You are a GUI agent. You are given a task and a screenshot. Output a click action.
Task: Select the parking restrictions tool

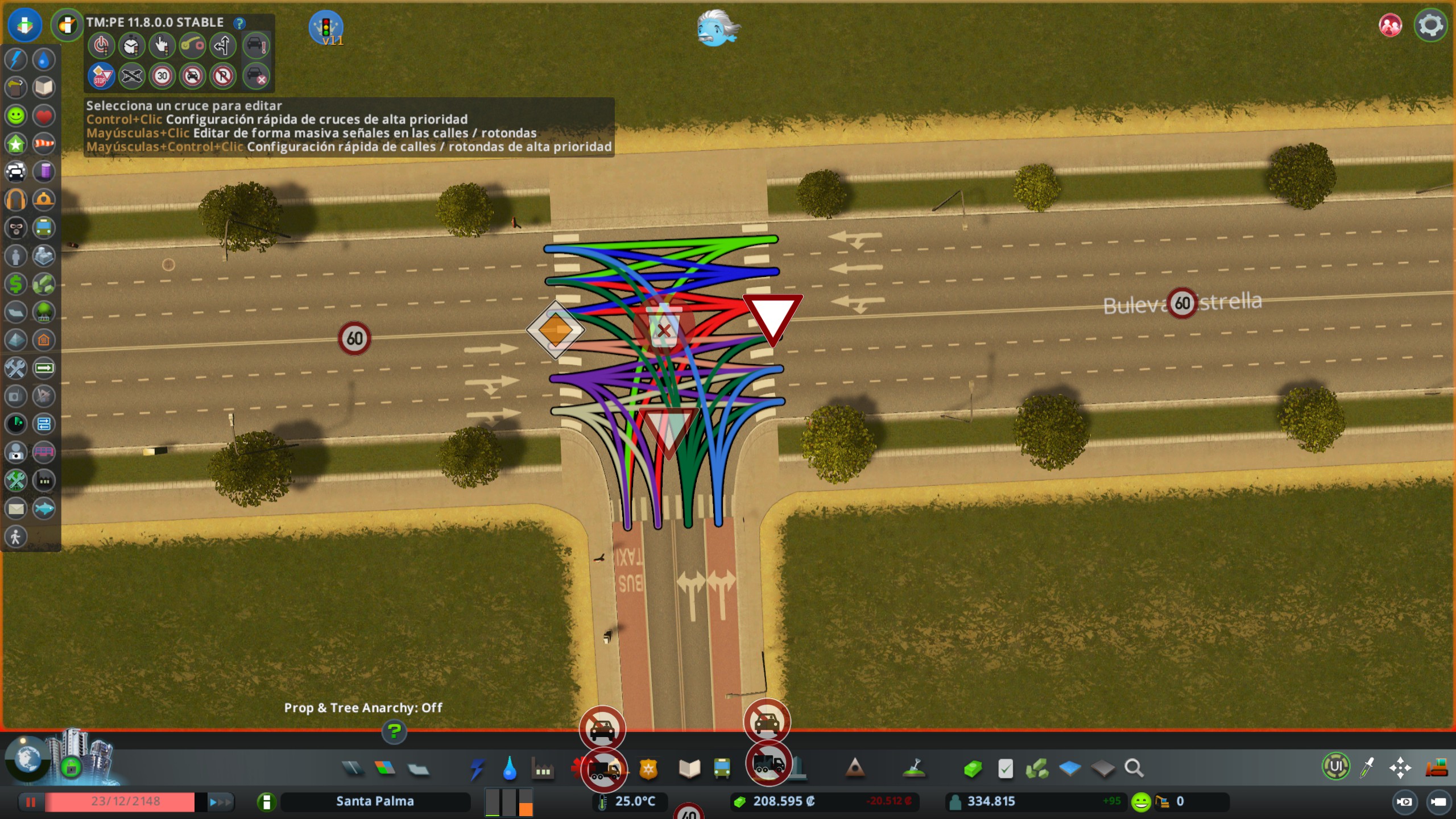click(x=224, y=76)
